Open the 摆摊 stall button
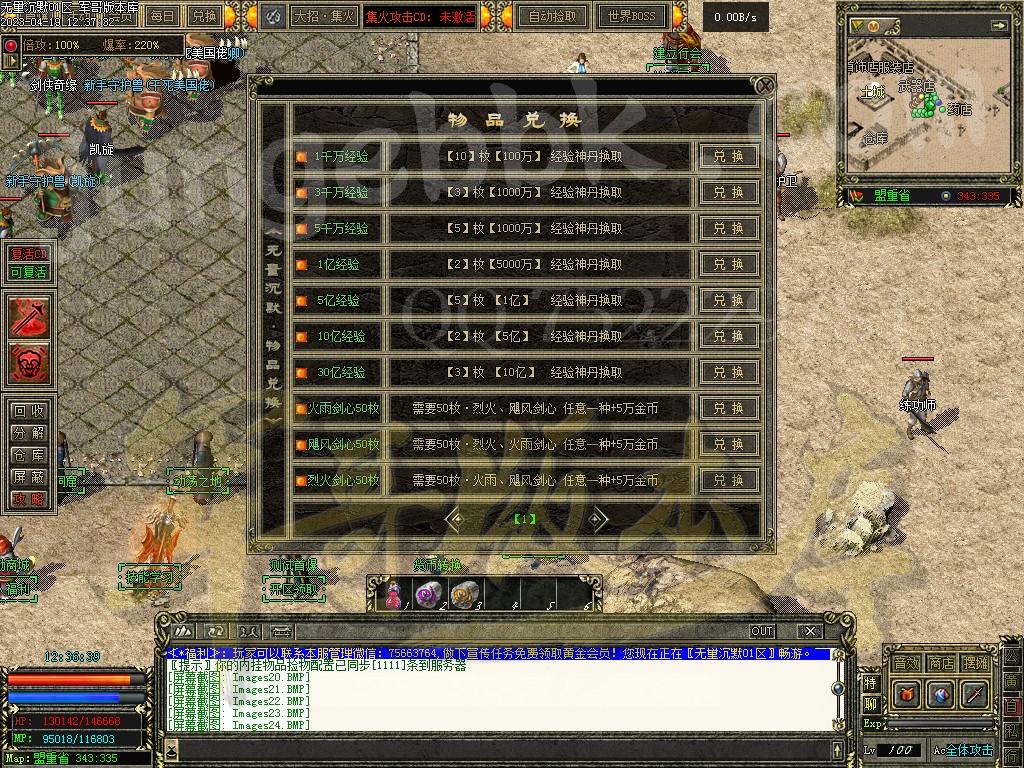Image resolution: width=1024 pixels, height=768 pixels. [x=975, y=663]
